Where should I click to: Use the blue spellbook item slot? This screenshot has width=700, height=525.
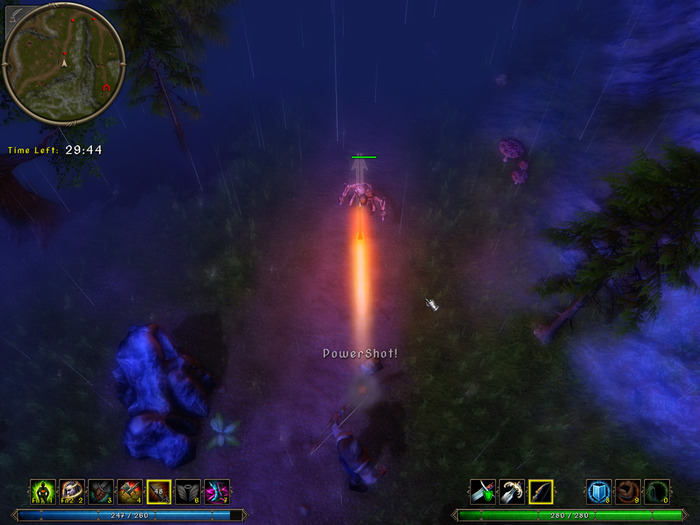[598, 491]
